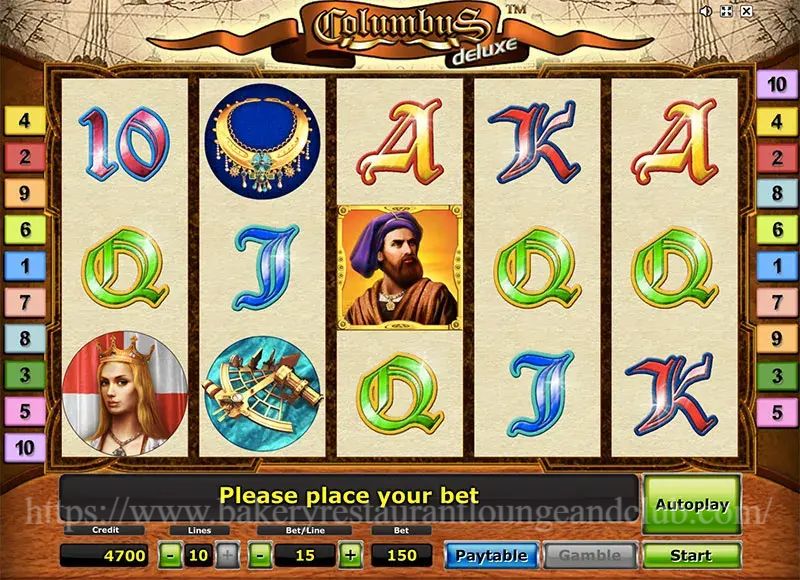800x580 pixels.
Task: Activate Autoplay mode
Action: tap(691, 506)
